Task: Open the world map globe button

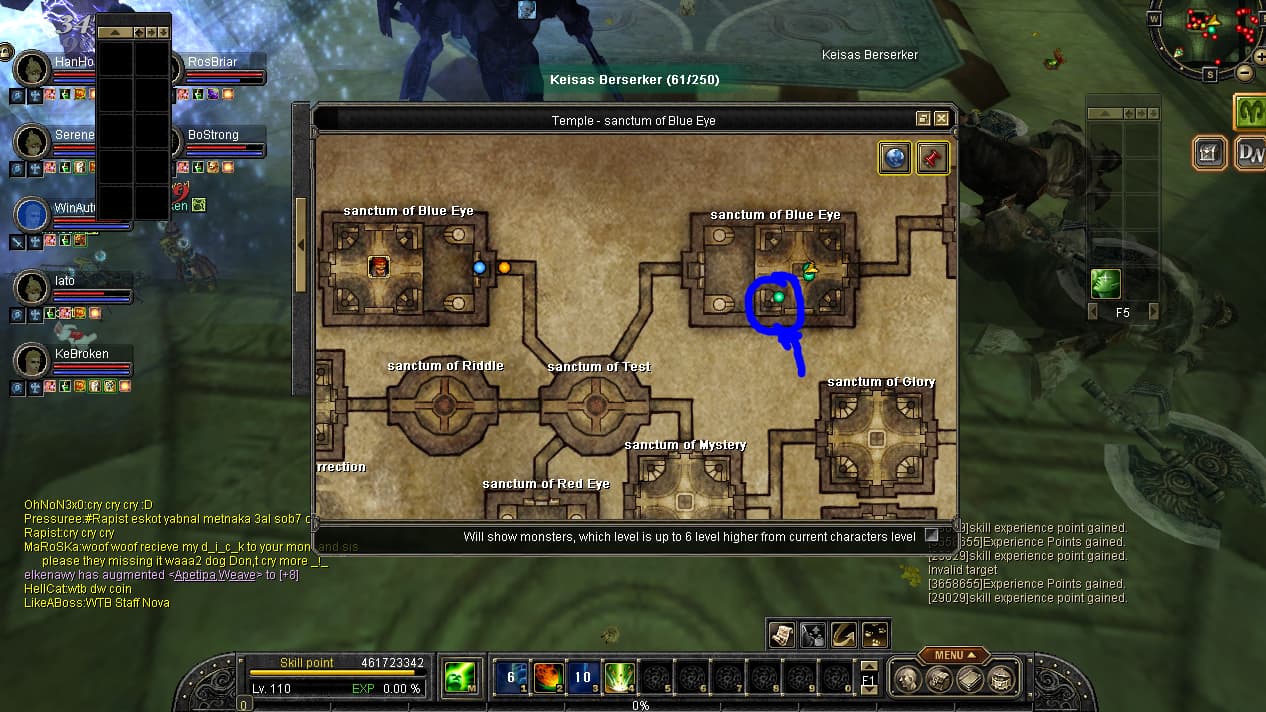Action: (894, 158)
